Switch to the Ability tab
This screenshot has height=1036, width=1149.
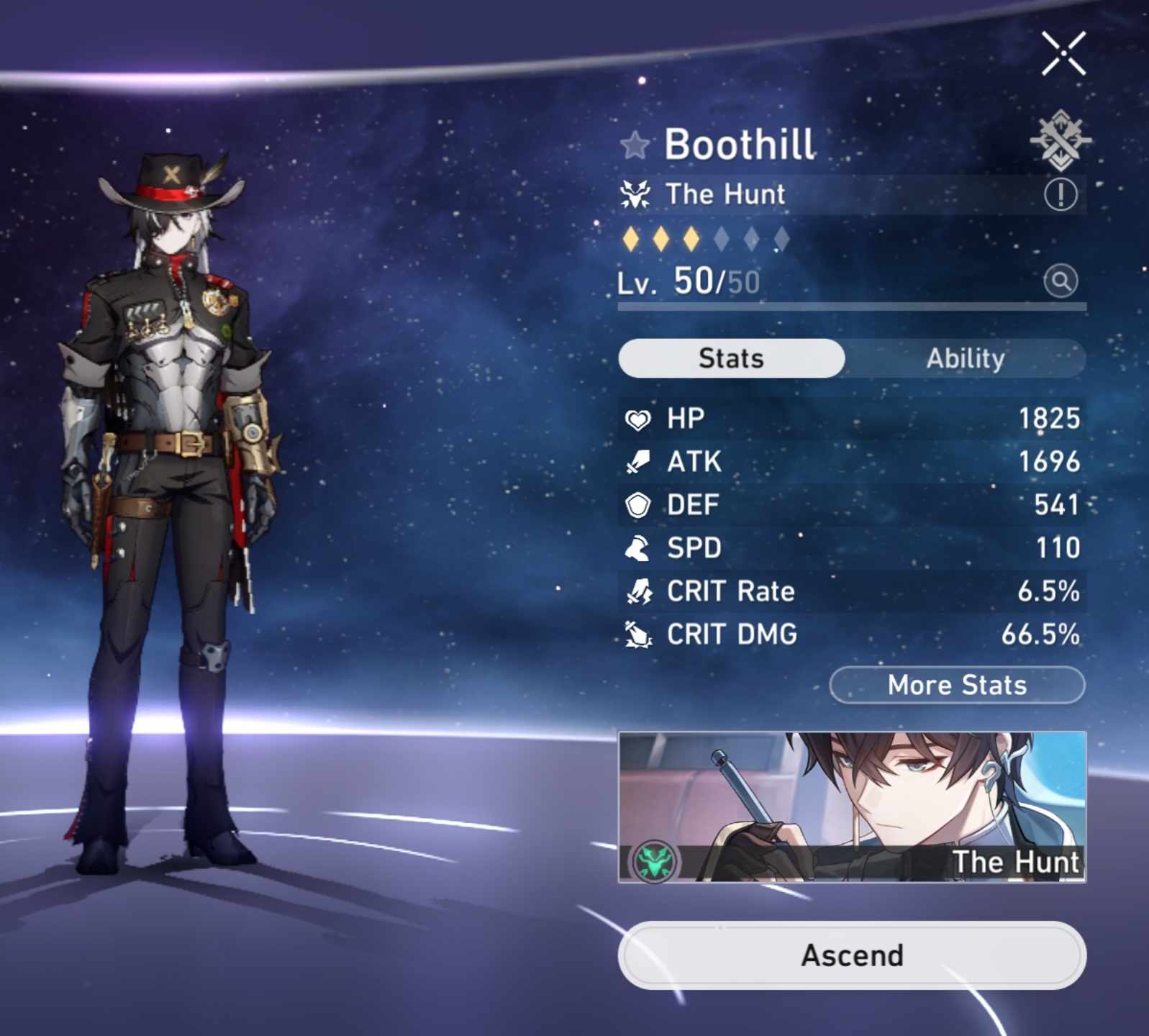[x=966, y=358]
